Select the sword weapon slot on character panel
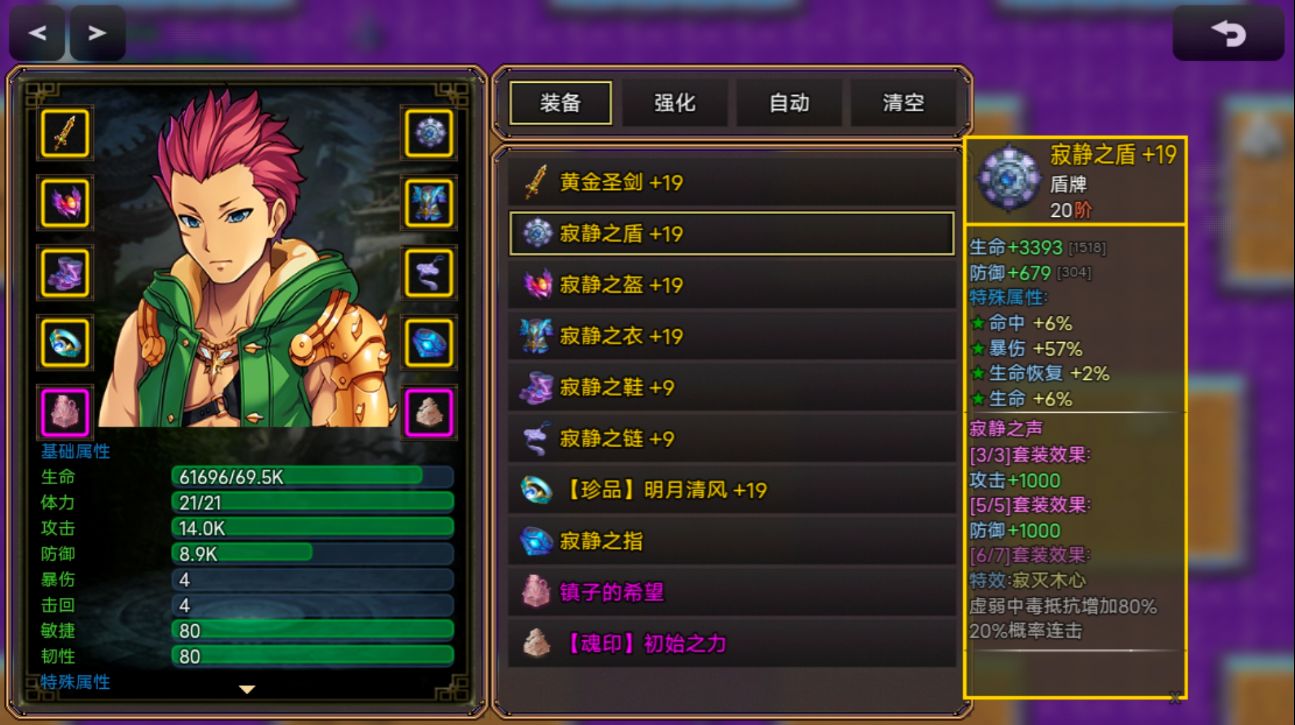This screenshot has height=725, width=1295. [63, 133]
